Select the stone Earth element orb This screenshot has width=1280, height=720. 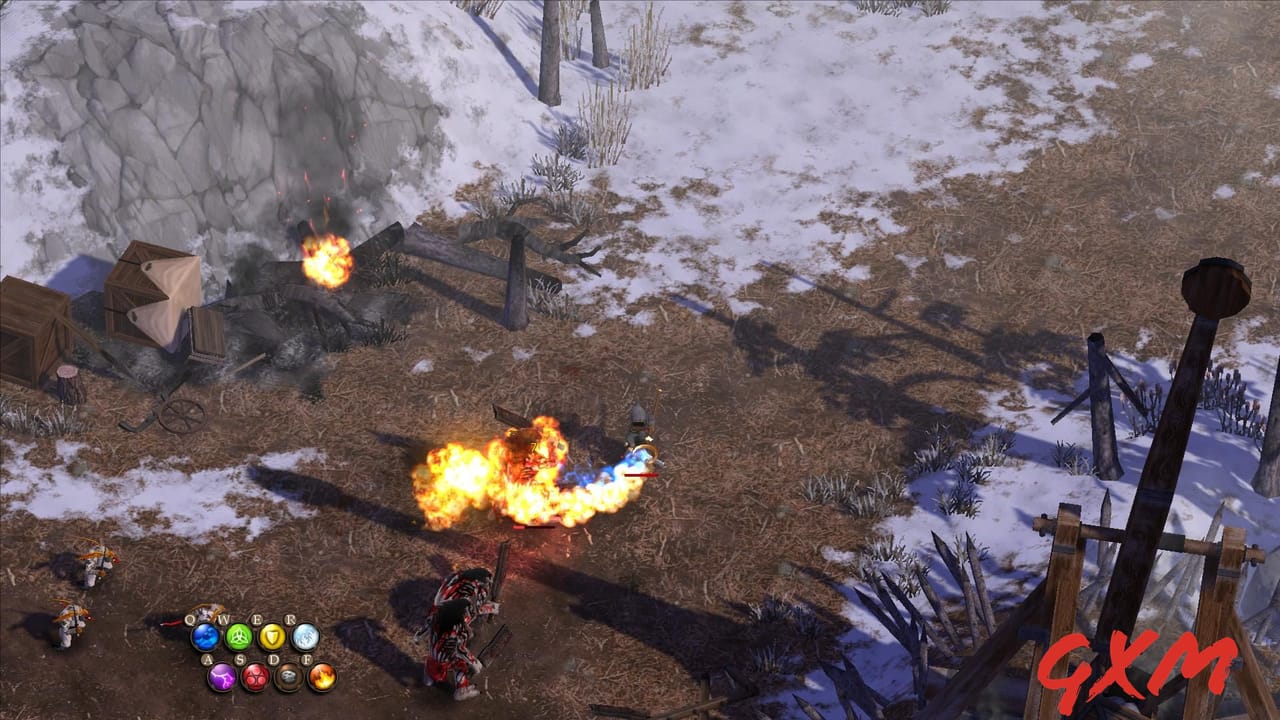(288, 677)
